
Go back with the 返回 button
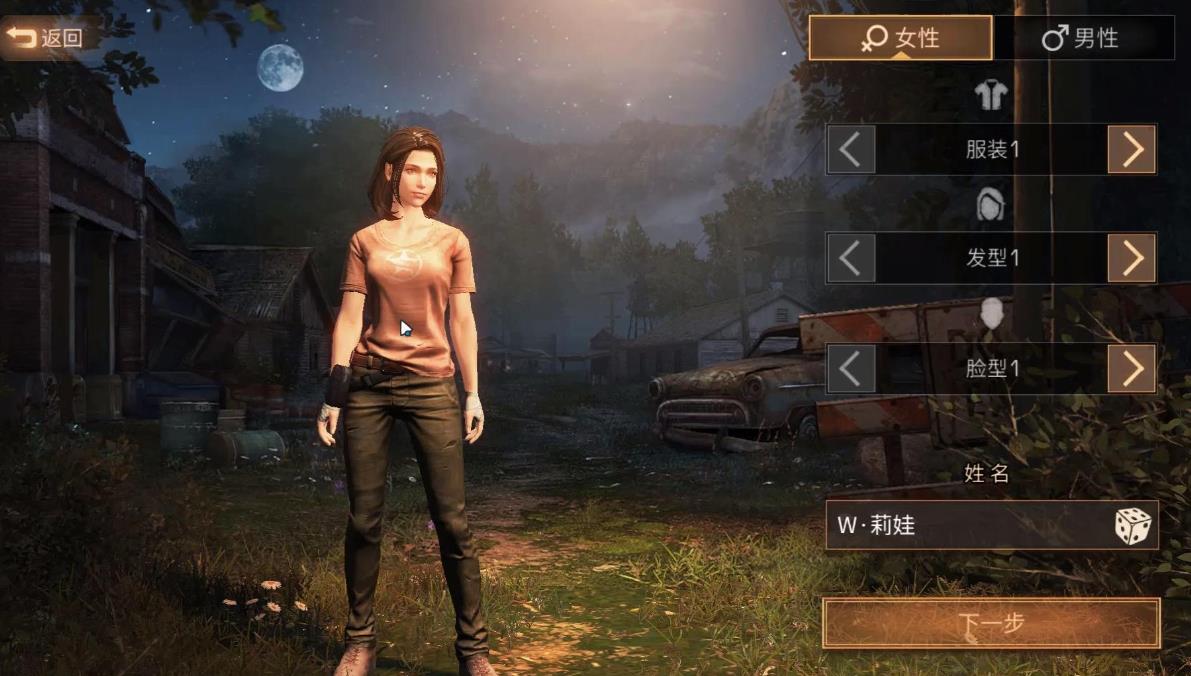(x=45, y=38)
